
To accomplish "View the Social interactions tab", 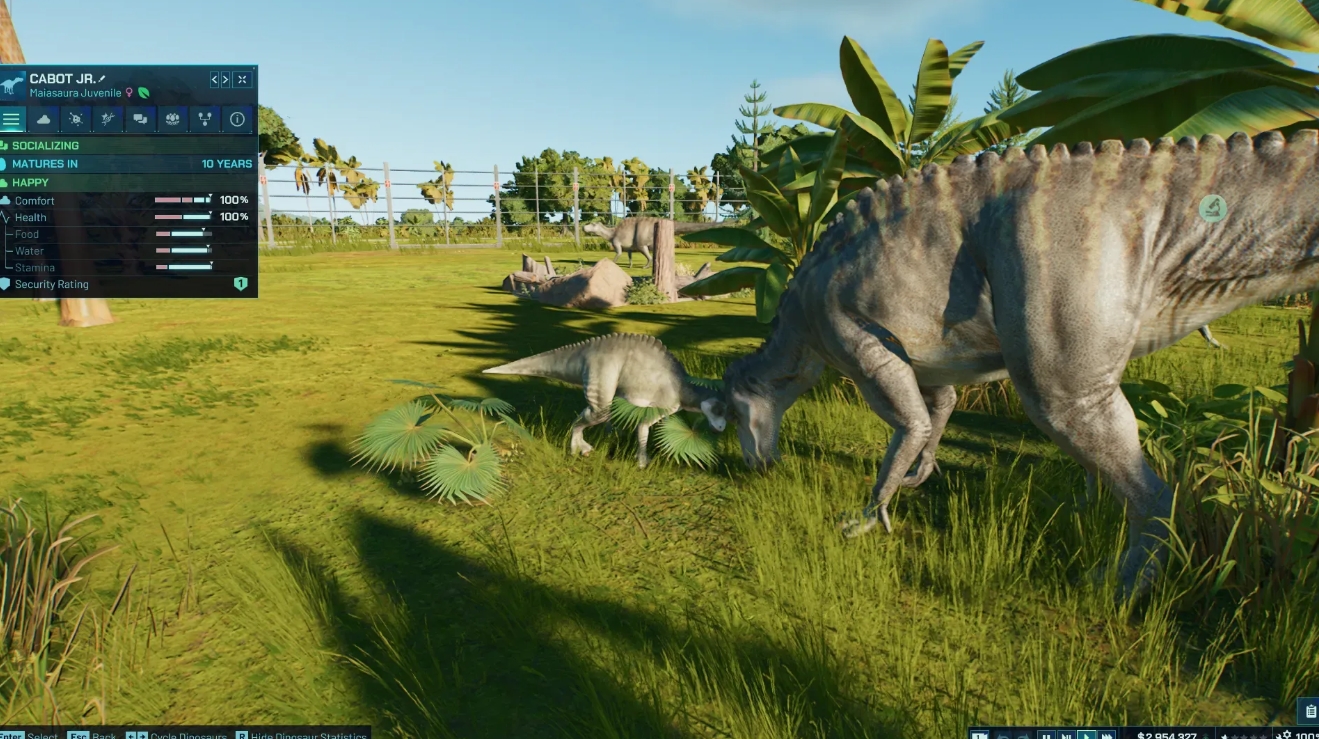I will click(141, 119).
